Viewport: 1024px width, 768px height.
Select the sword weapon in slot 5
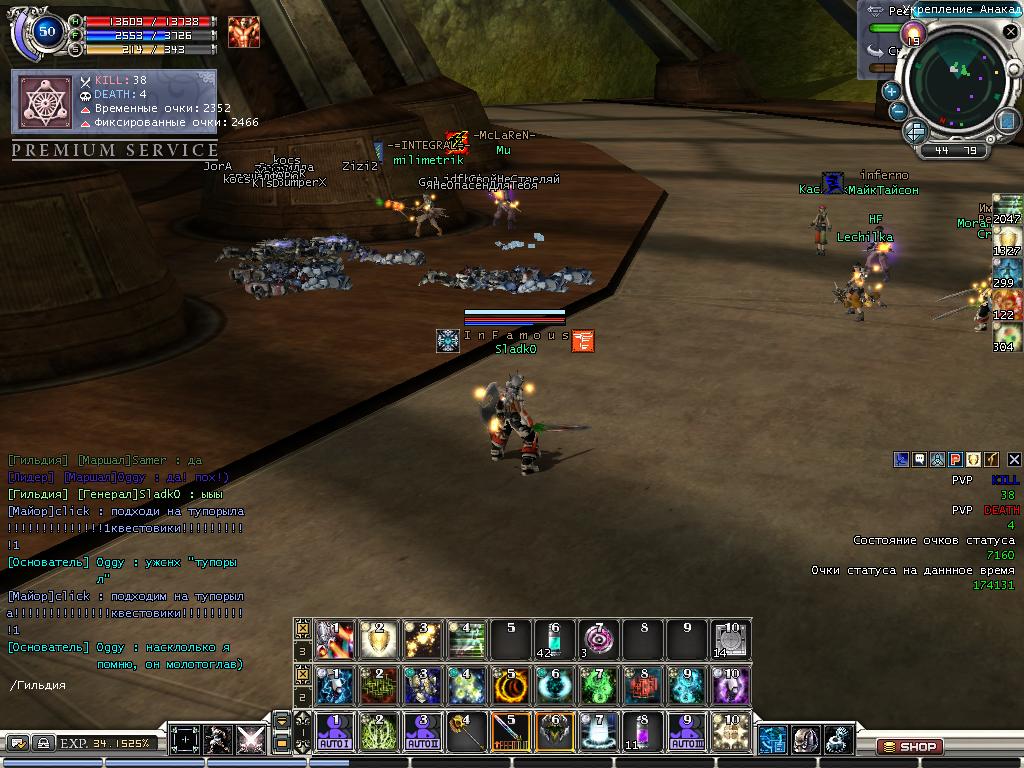pyautogui.click(x=511, y=732)
